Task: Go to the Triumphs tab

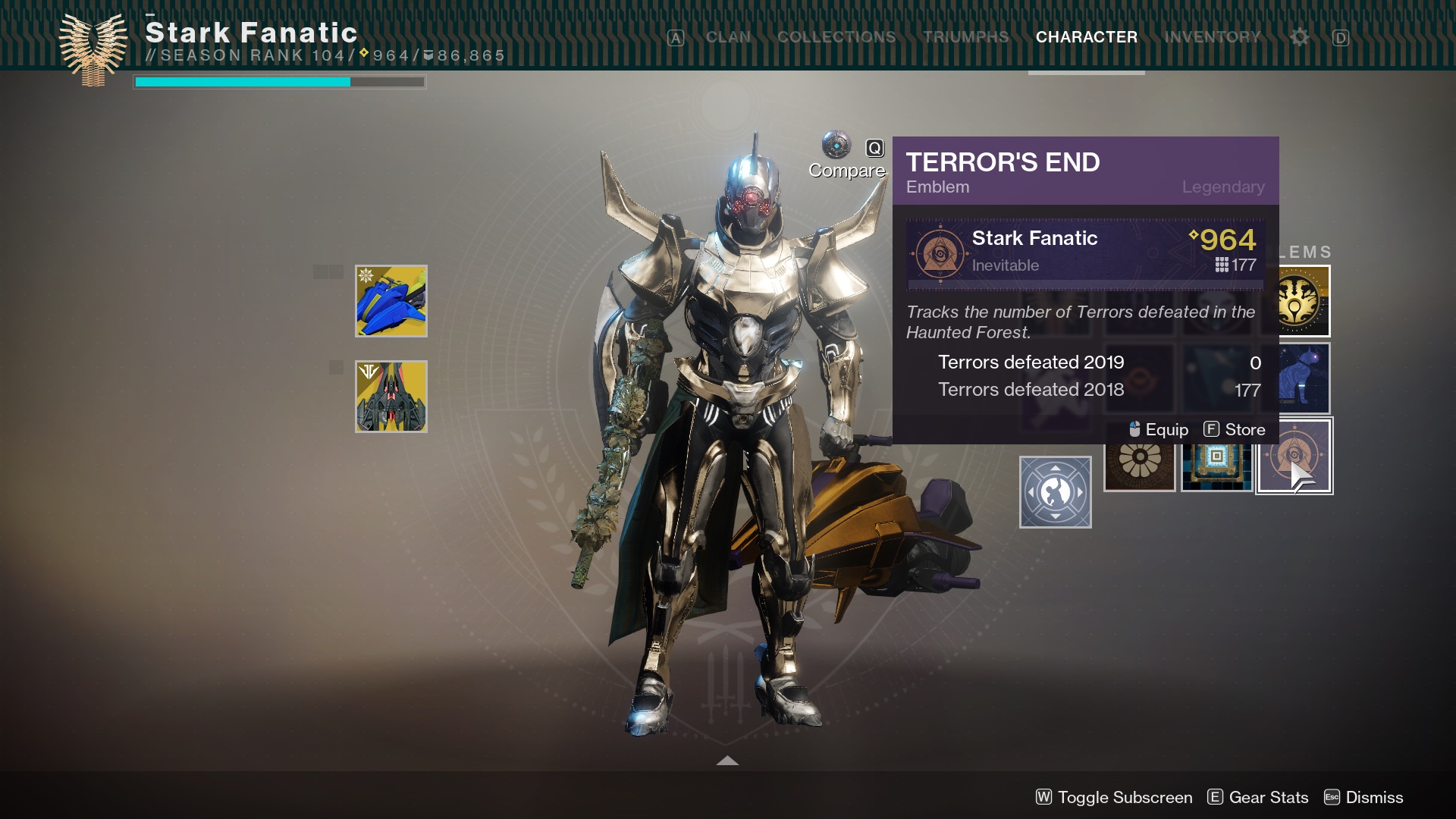Action: click(x=965, y=37)
